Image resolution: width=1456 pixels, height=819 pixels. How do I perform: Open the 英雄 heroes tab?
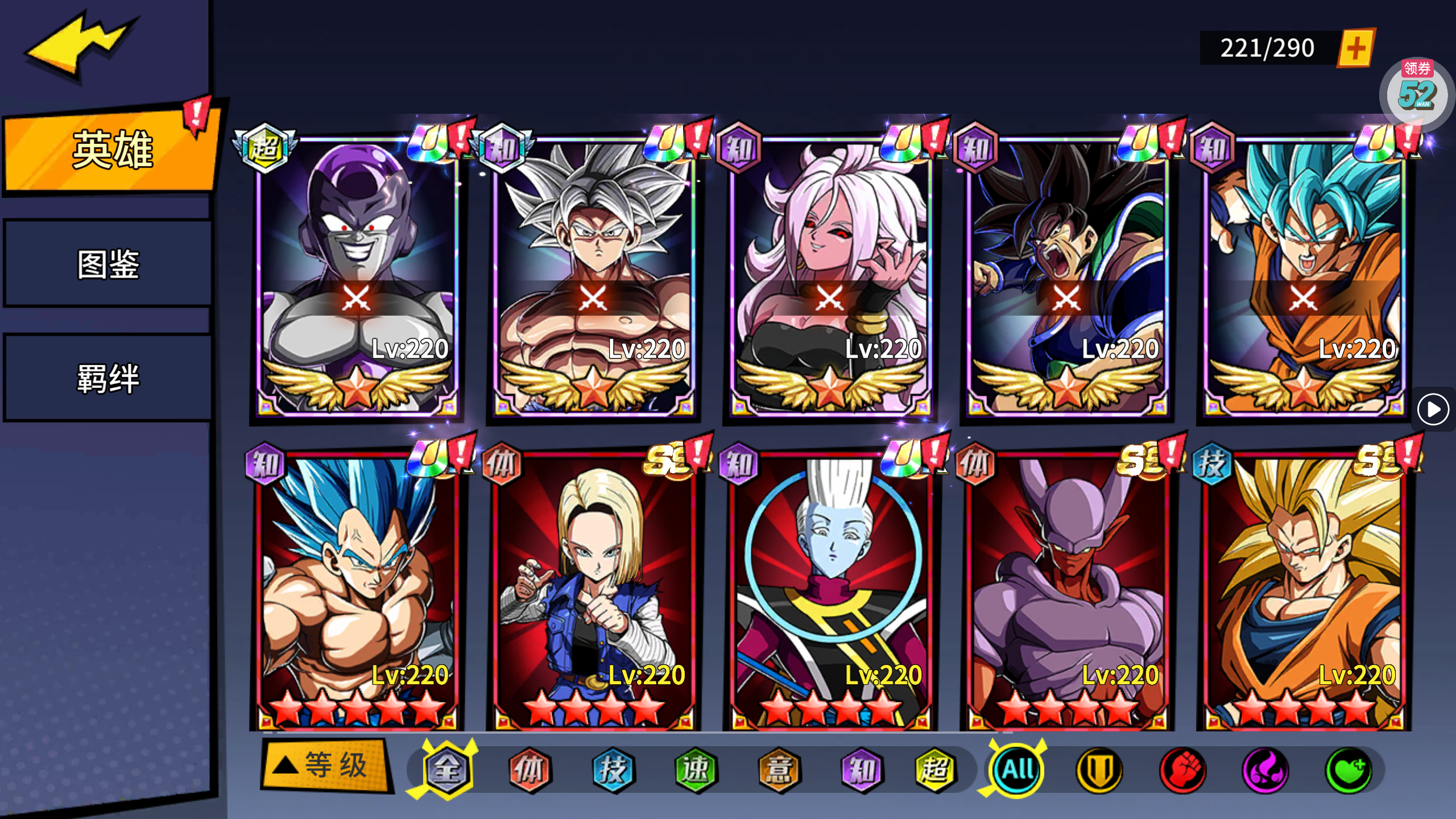(x=111, y=150)
